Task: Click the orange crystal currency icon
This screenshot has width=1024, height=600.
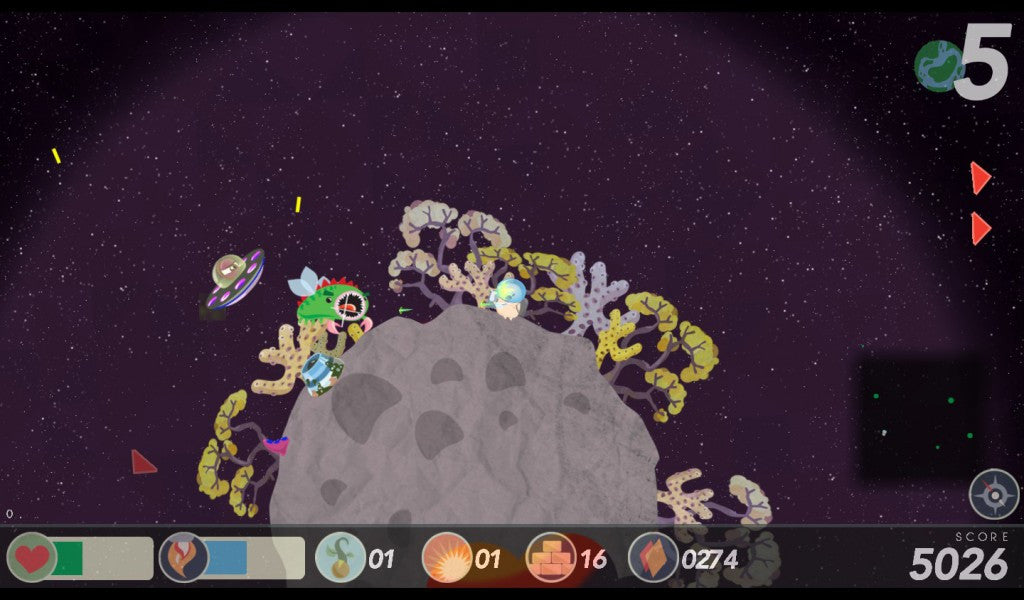Action: 653,557
